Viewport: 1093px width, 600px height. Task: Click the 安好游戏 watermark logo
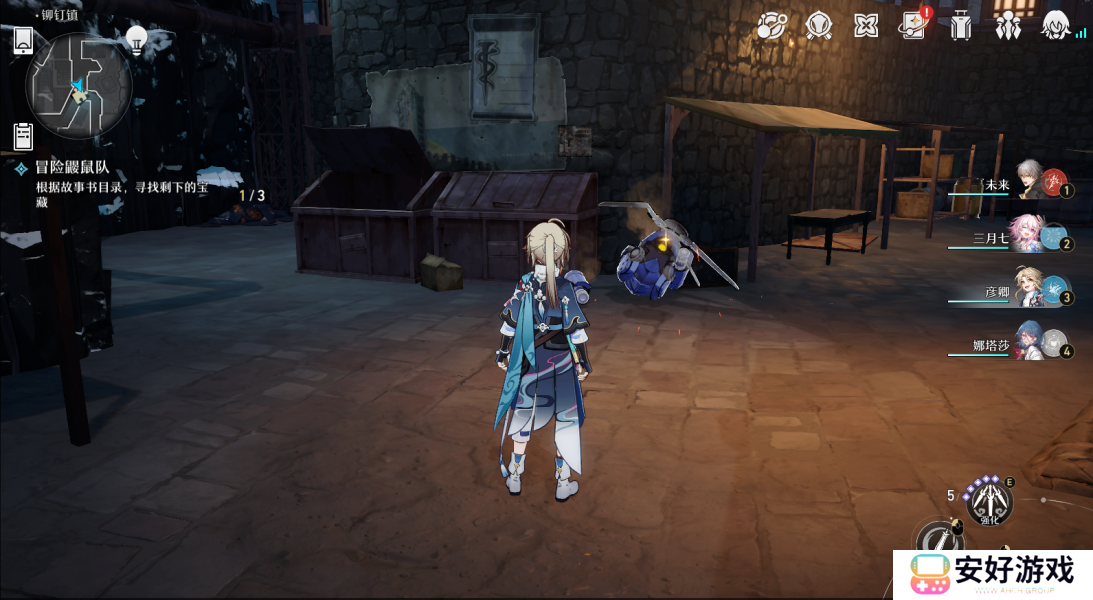point(992,573)
